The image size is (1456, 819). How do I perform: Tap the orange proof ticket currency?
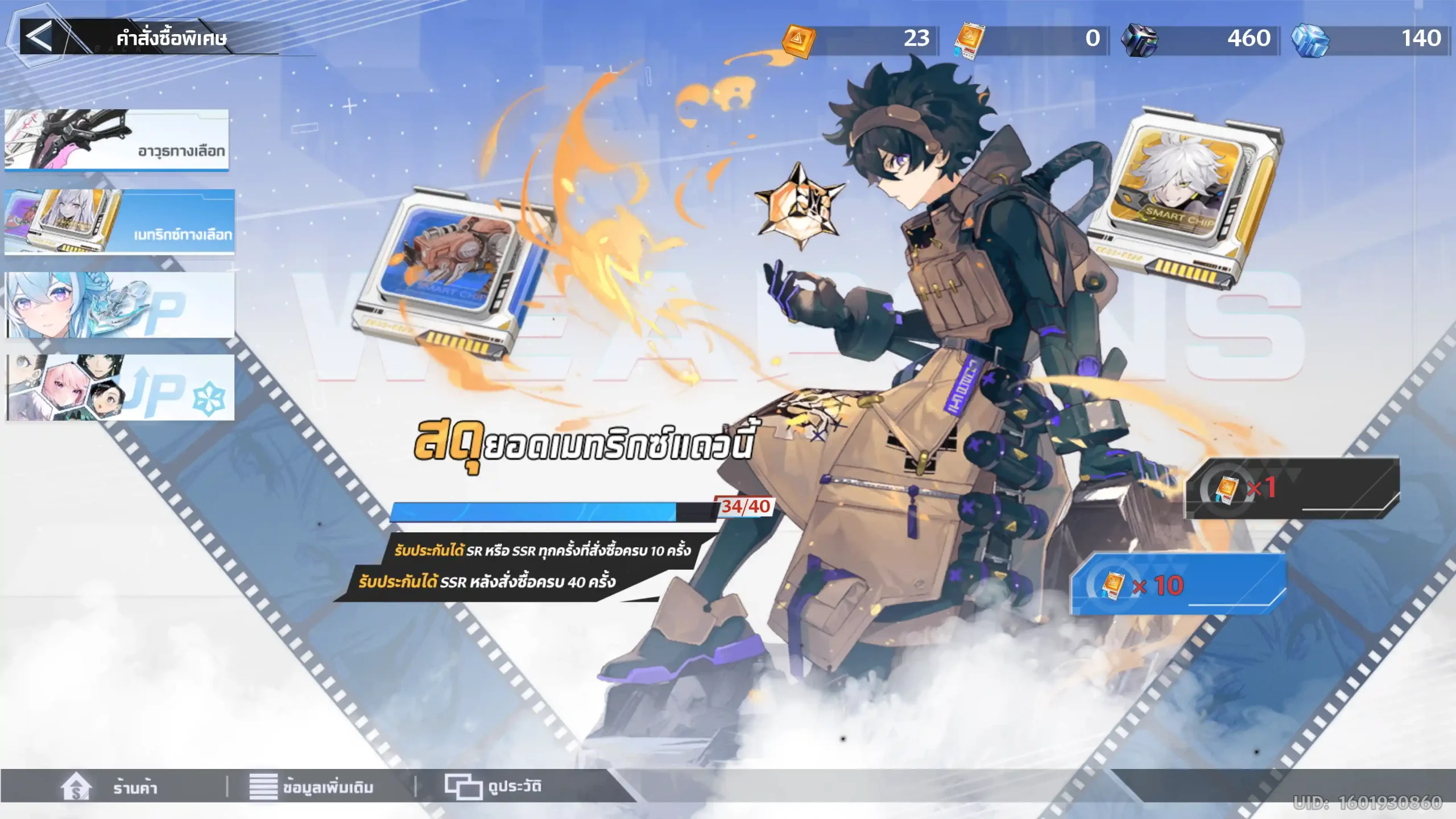970,40
